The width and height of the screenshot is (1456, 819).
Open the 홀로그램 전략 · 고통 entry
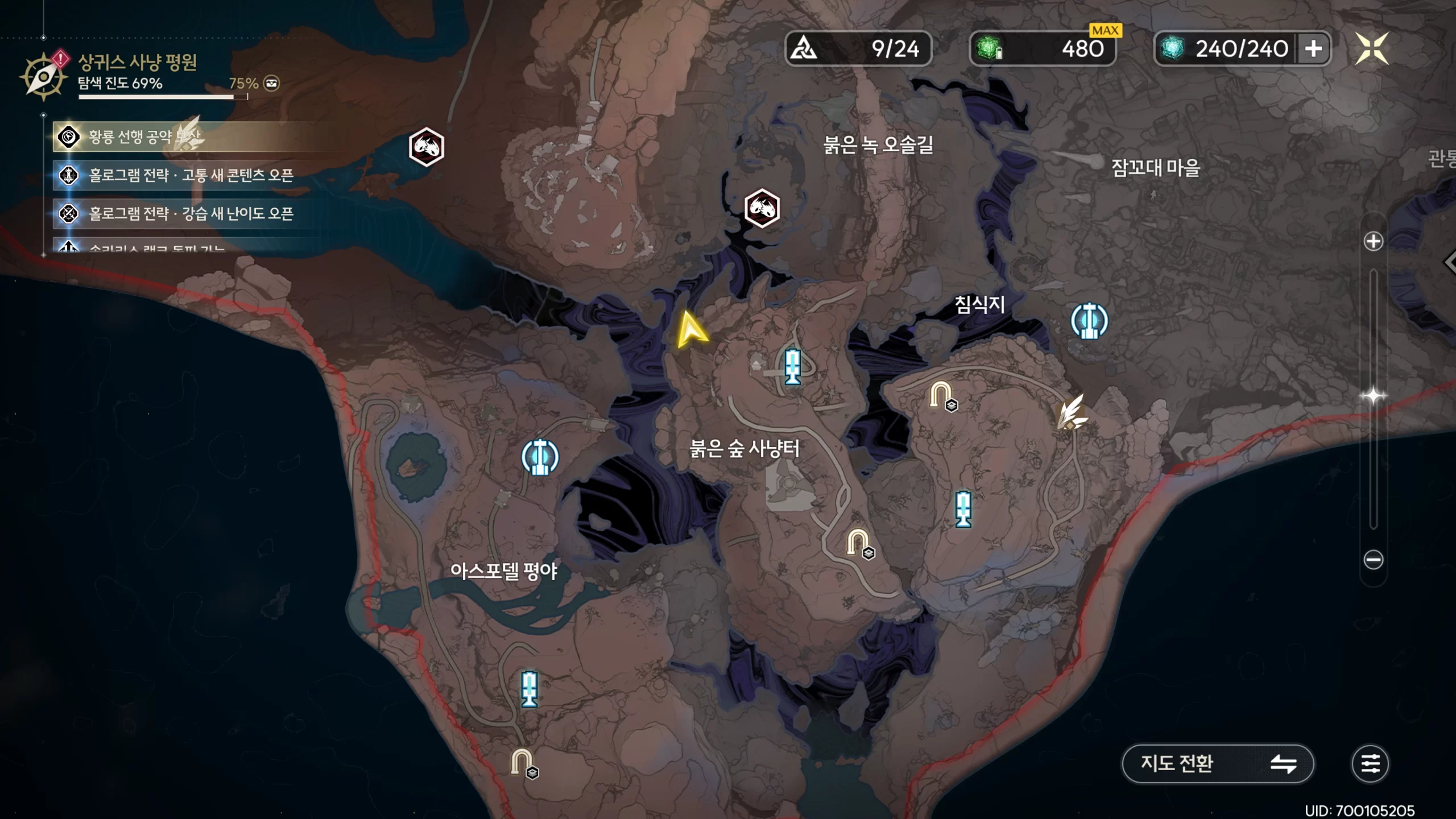click(191, 175)
